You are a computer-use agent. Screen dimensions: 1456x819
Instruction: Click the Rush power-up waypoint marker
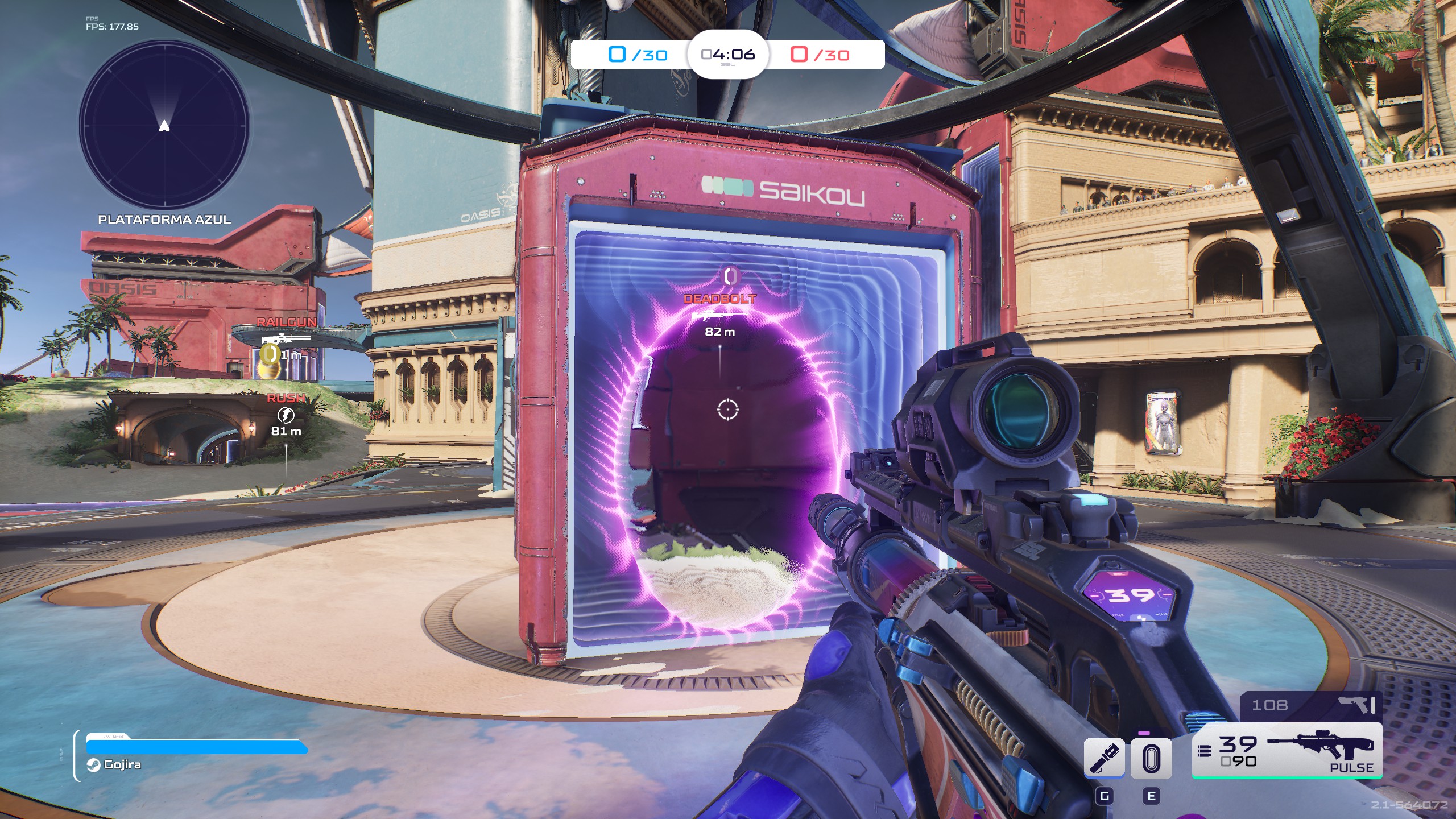(286, 415)
